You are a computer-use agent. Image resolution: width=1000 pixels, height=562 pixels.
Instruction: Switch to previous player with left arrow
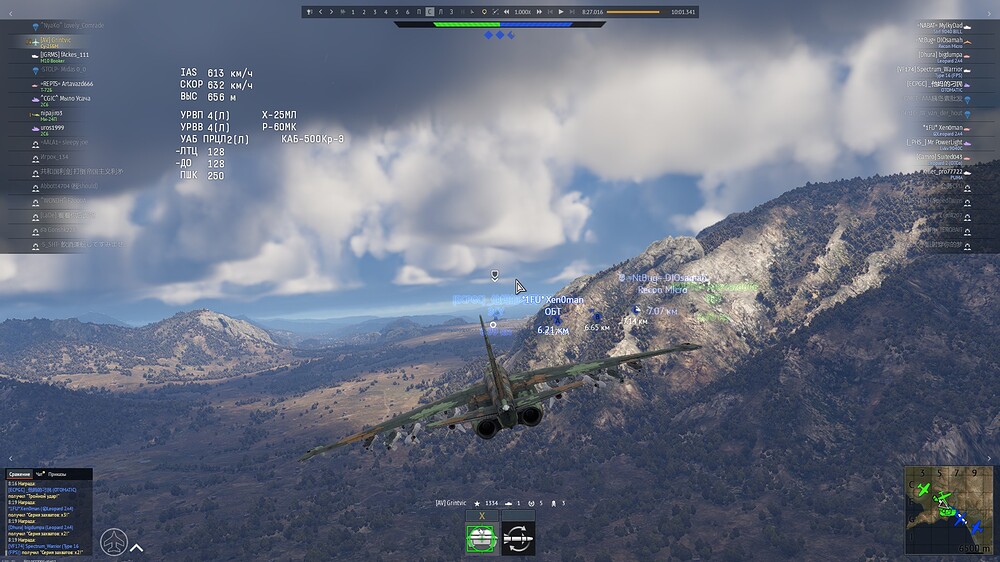click(320, 12)
